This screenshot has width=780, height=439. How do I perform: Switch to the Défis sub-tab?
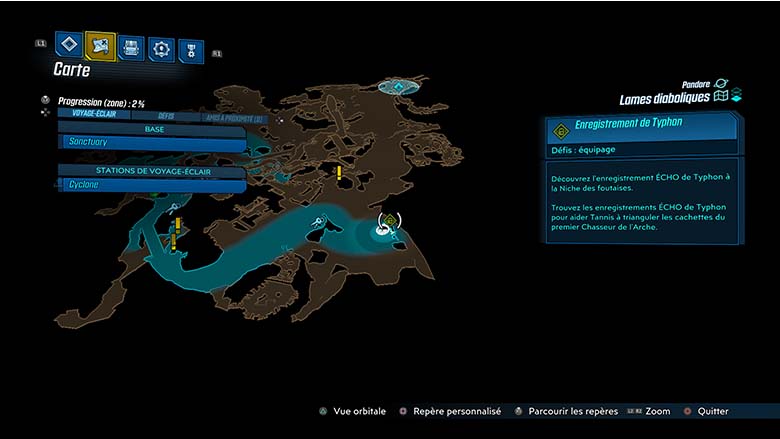coord(166,116)
